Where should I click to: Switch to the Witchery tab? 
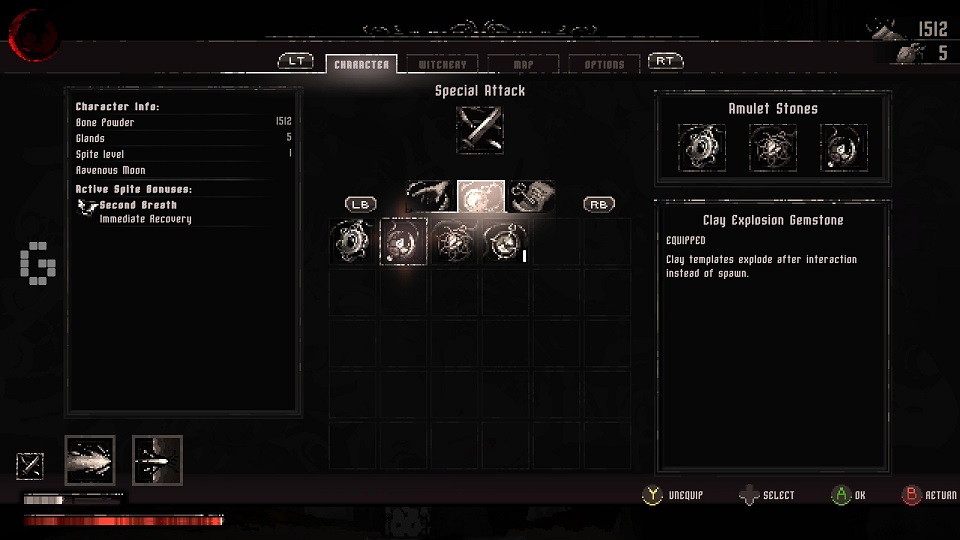tap(443, 64)
